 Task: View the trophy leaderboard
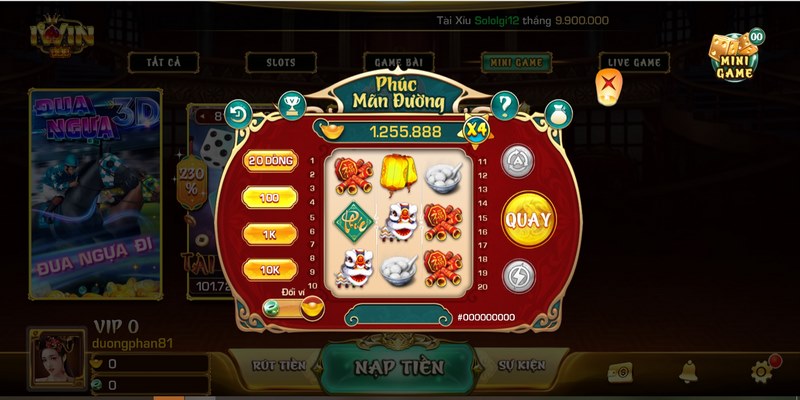tap(291, 102)
